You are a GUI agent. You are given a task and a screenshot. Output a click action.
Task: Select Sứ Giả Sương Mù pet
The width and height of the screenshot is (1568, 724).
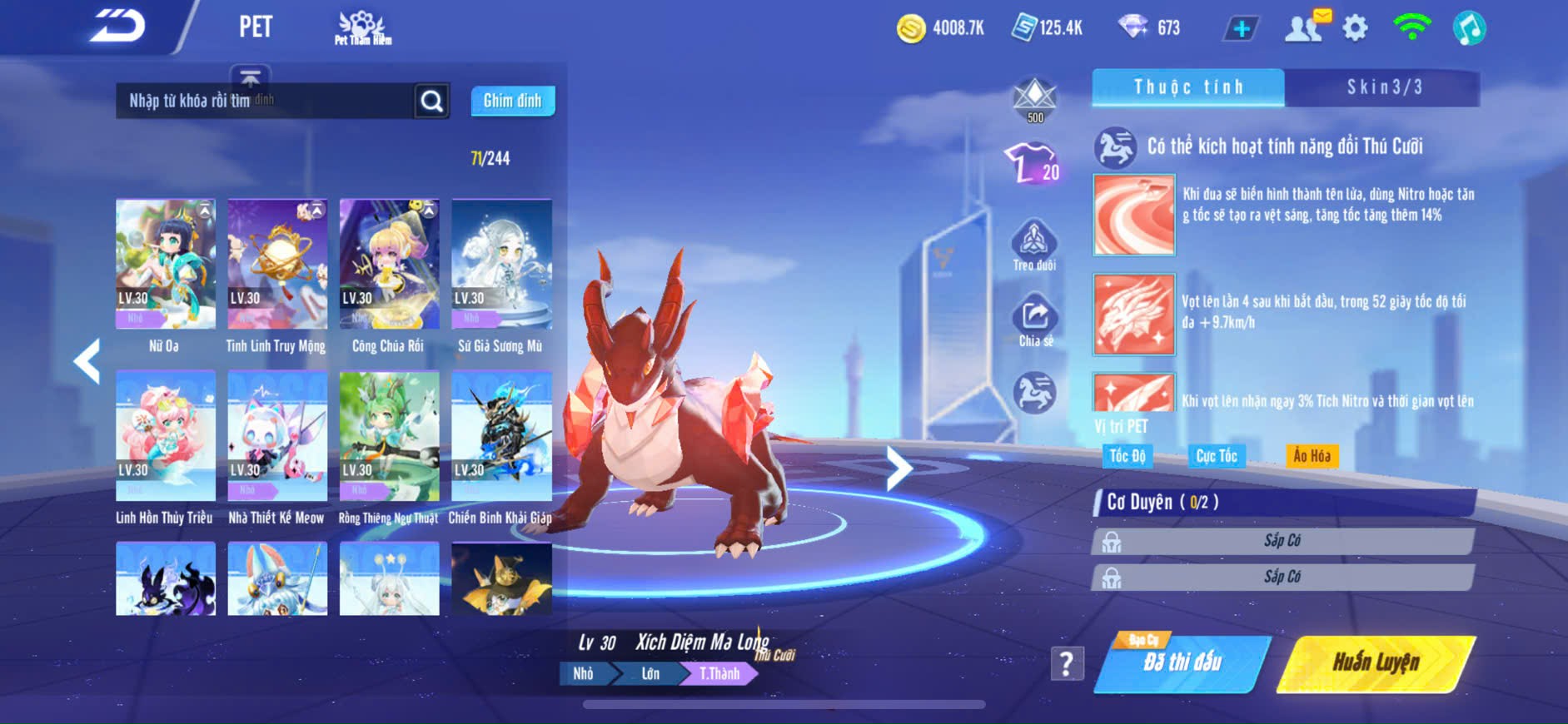(501, 264)
